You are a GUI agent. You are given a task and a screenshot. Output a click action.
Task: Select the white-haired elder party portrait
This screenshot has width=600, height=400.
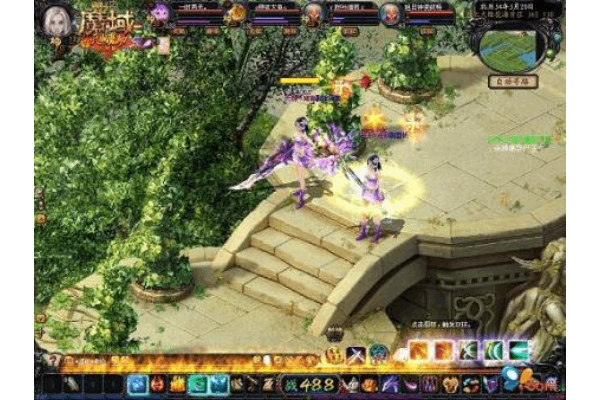point(314,12)
